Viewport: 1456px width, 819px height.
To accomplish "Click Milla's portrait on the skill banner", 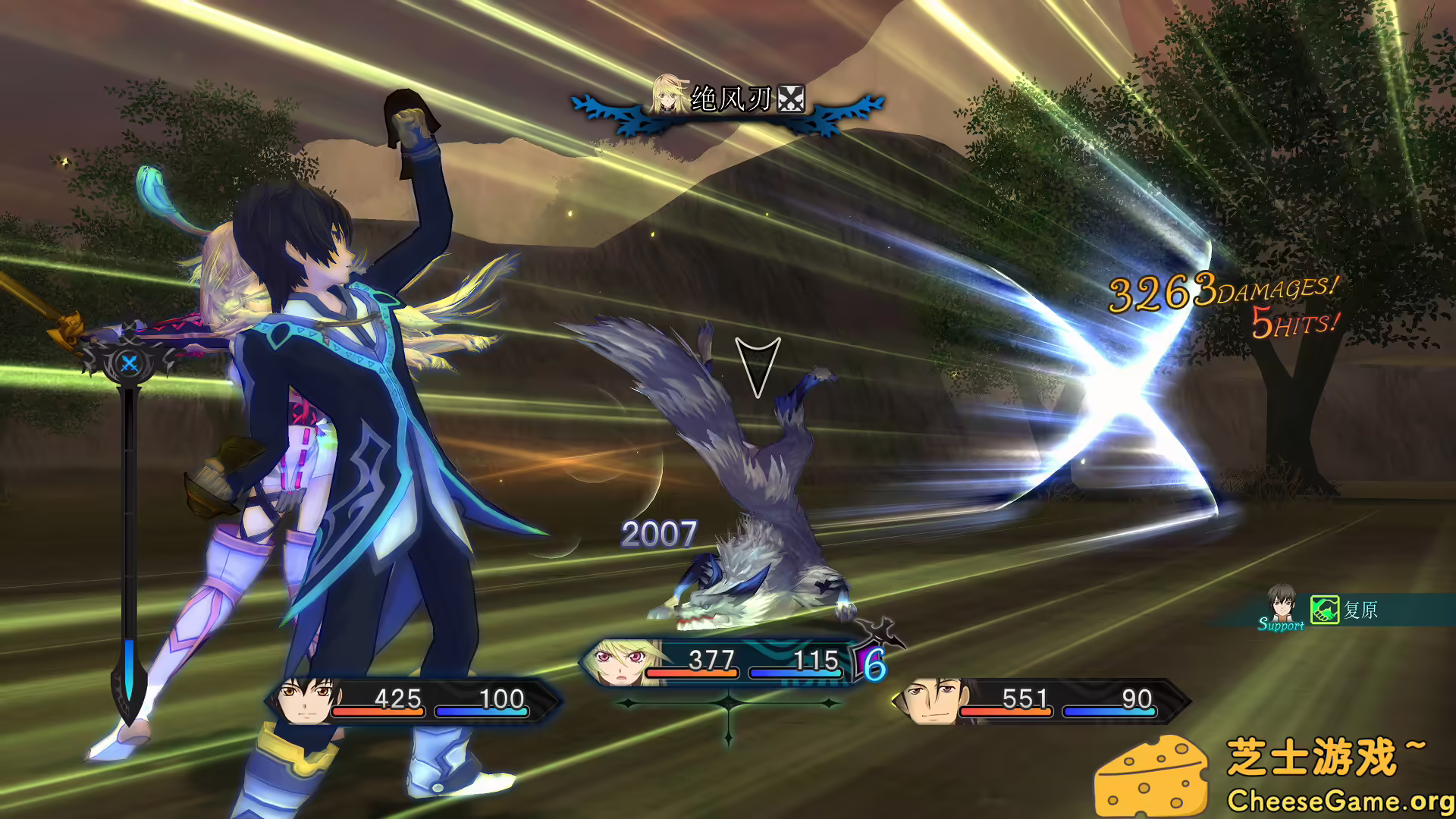I will [x=666, y=95].
